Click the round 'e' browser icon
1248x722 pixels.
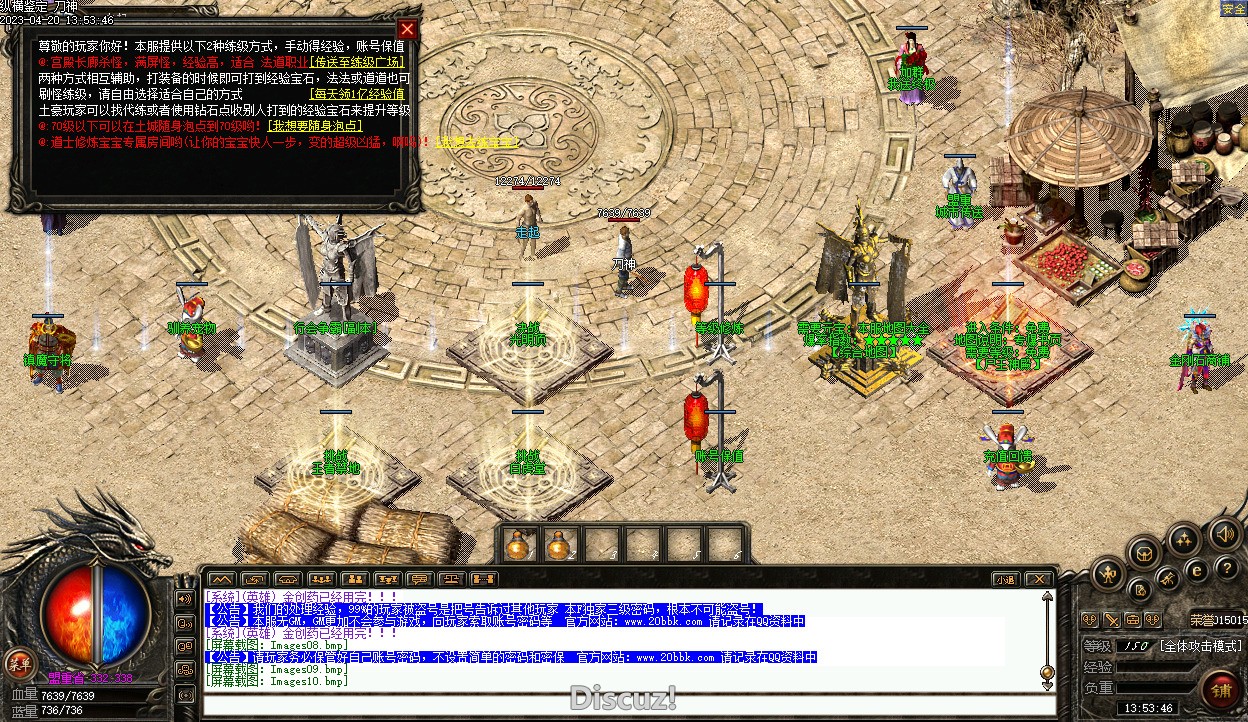point(1195,571)
